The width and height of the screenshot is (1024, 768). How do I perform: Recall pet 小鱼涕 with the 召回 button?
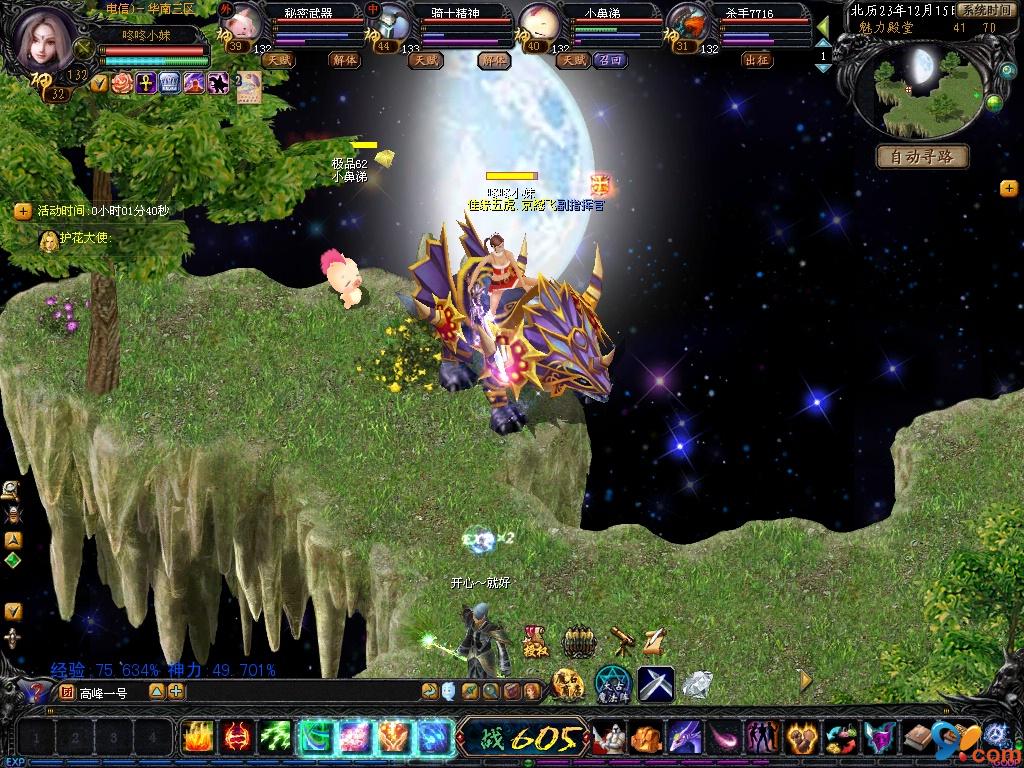tap(609, 60)
